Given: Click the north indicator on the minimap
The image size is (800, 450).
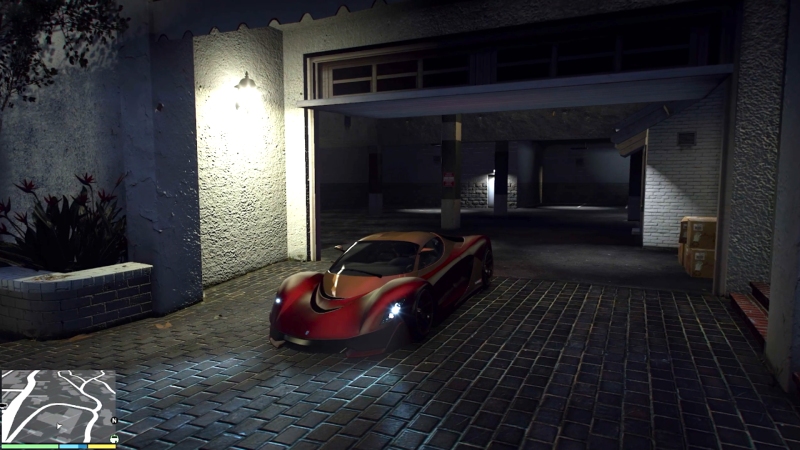Looking at the screenshot, I should tap(113, 420).
